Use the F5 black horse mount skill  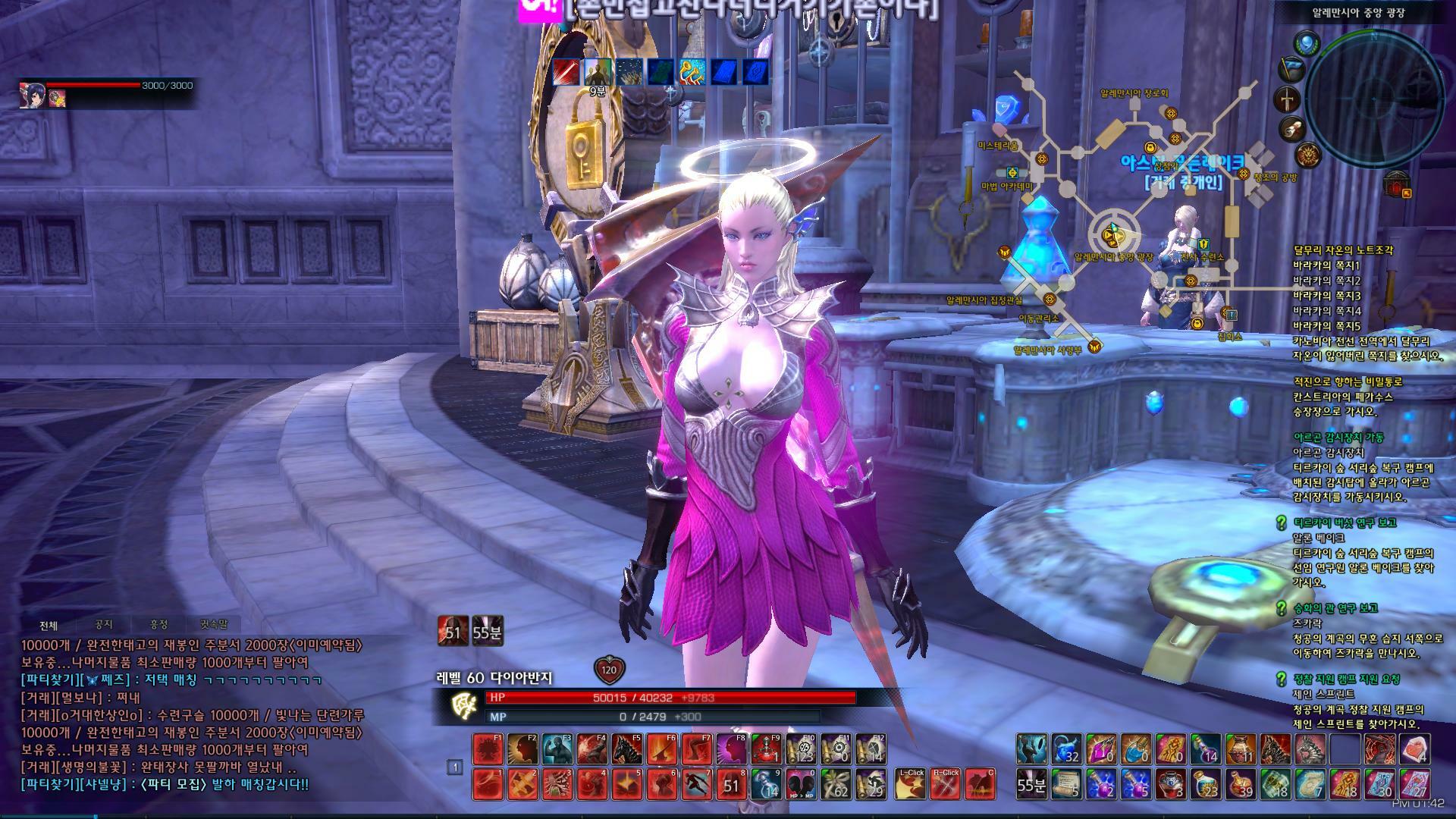click(x=626, y=749)
